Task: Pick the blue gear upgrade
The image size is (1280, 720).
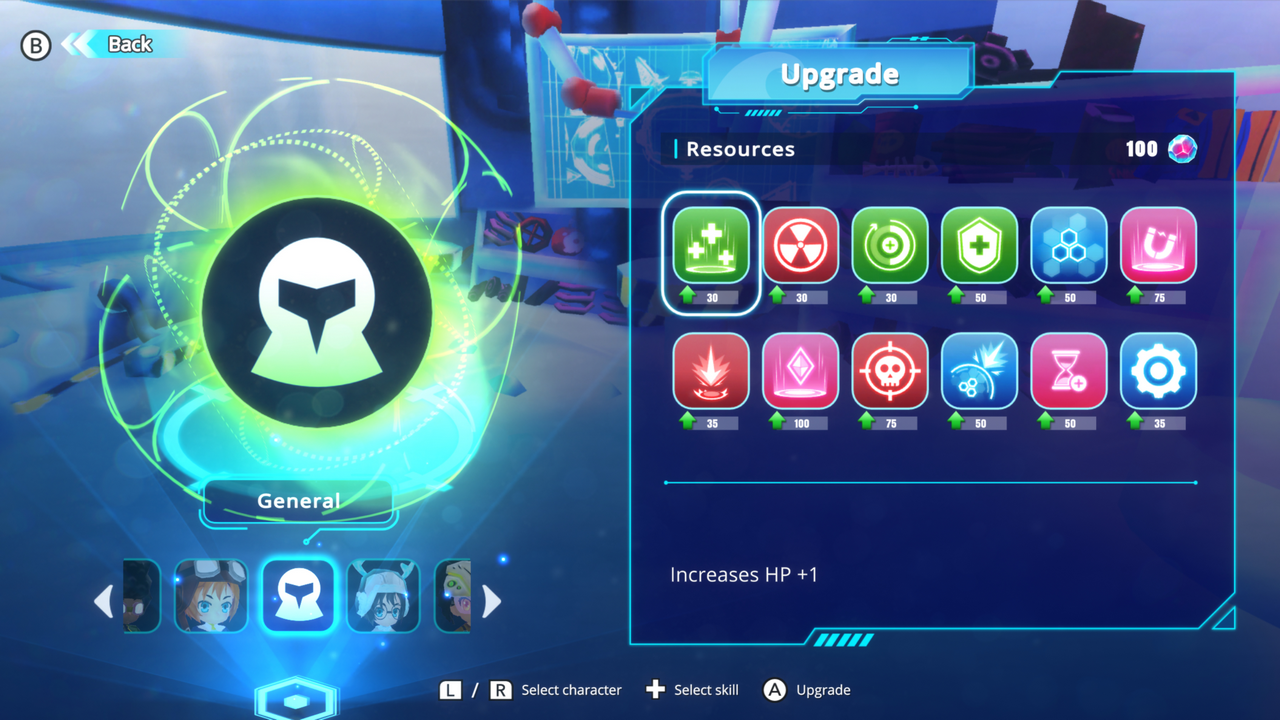Action: click(x=1158, y=371)
